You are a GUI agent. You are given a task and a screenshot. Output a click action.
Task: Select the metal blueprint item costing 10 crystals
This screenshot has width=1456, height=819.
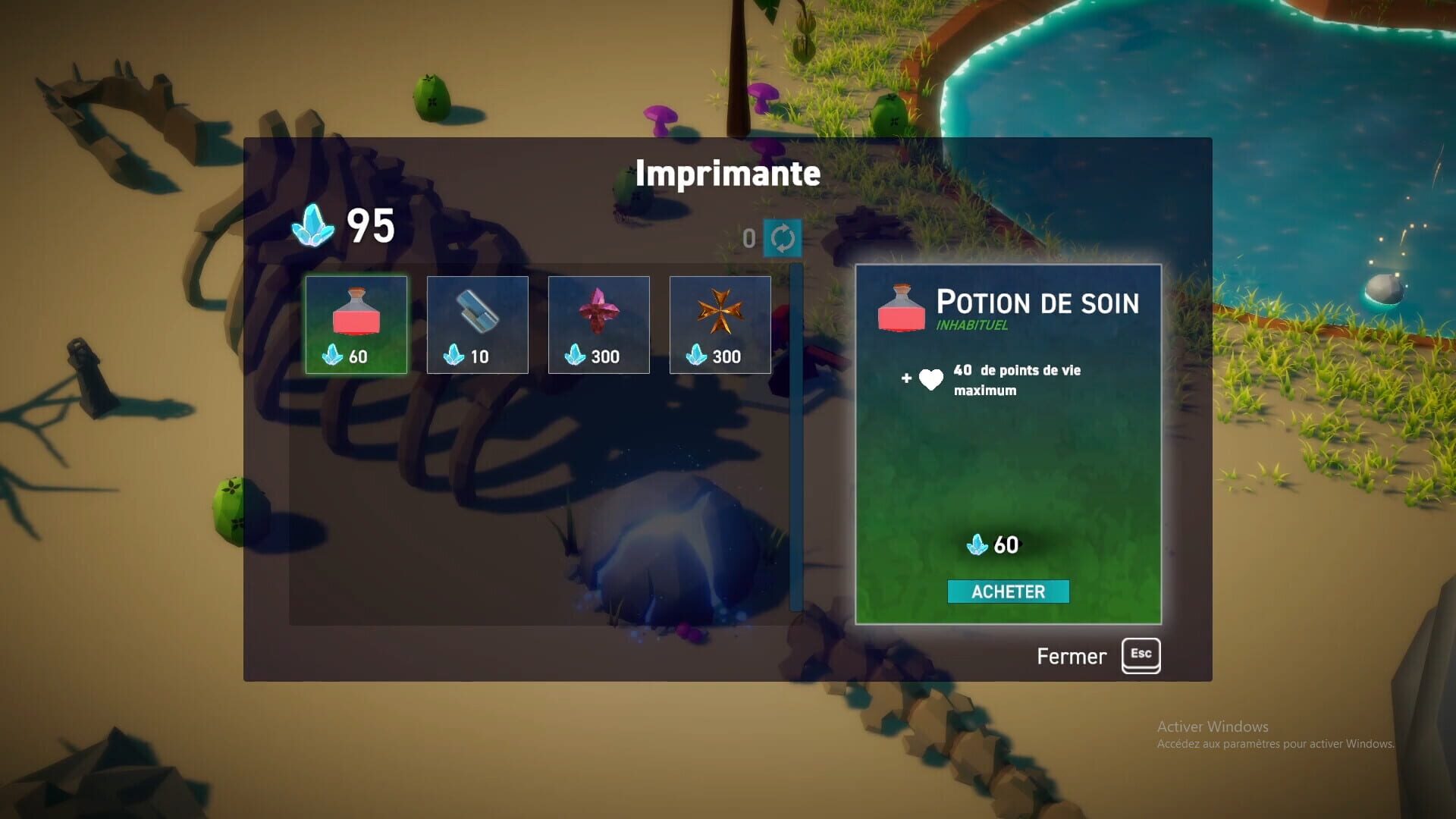point(477,325)
